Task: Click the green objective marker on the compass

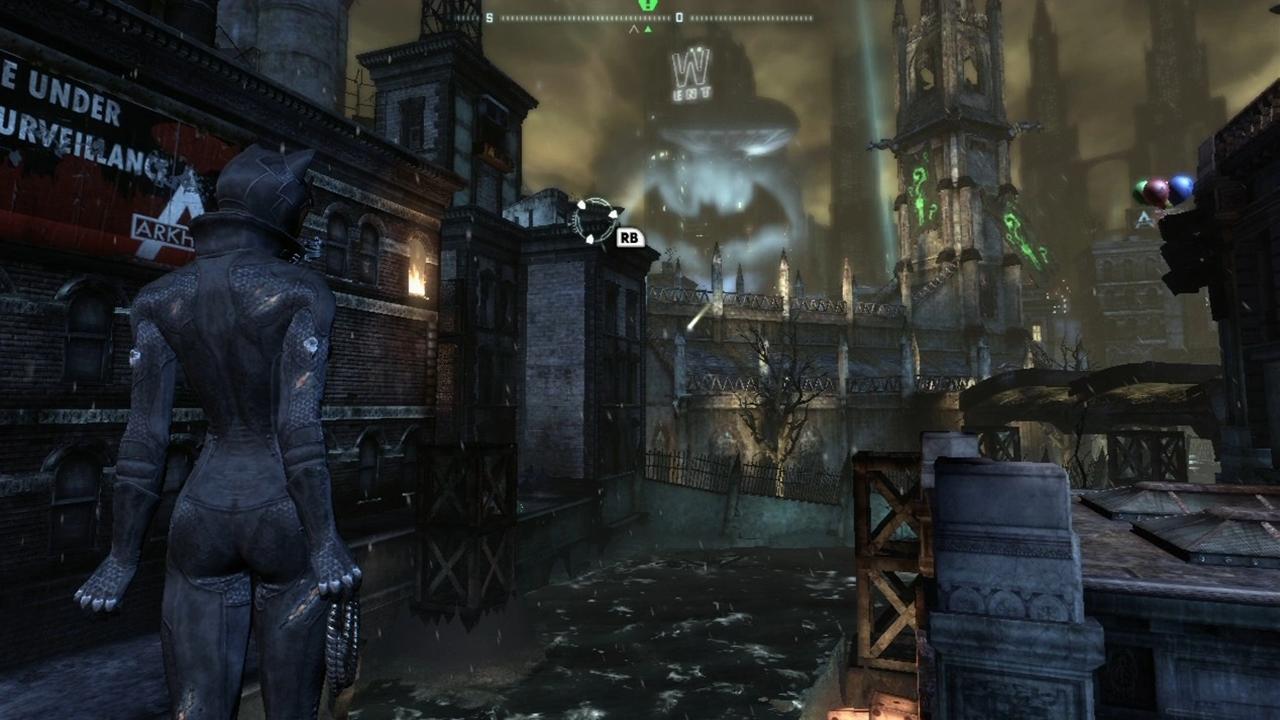Action: click(x=648, y=6)
